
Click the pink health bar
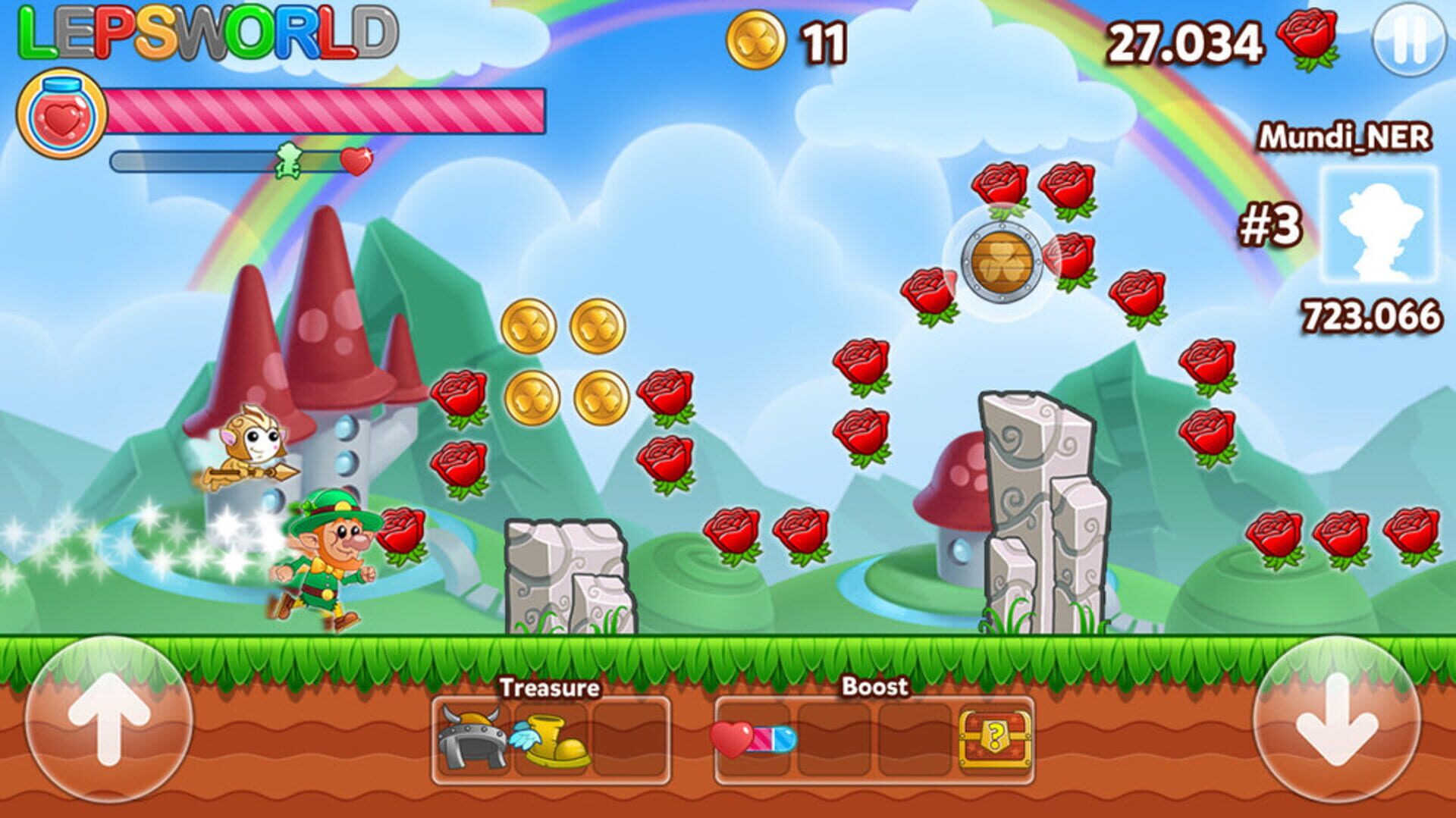[x=326, y=110]
